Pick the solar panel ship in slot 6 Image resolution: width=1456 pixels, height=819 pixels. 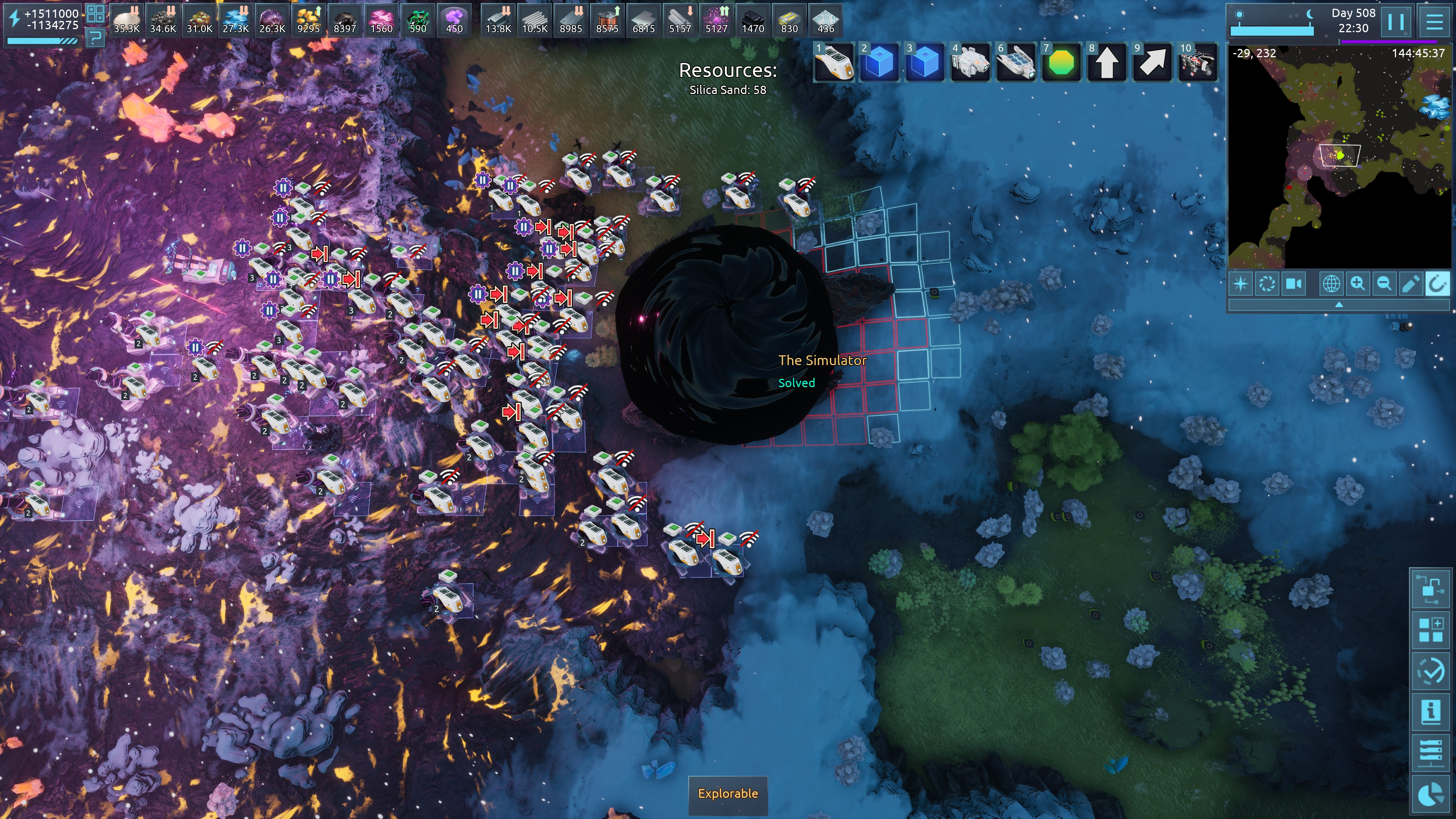[1016, 62]
